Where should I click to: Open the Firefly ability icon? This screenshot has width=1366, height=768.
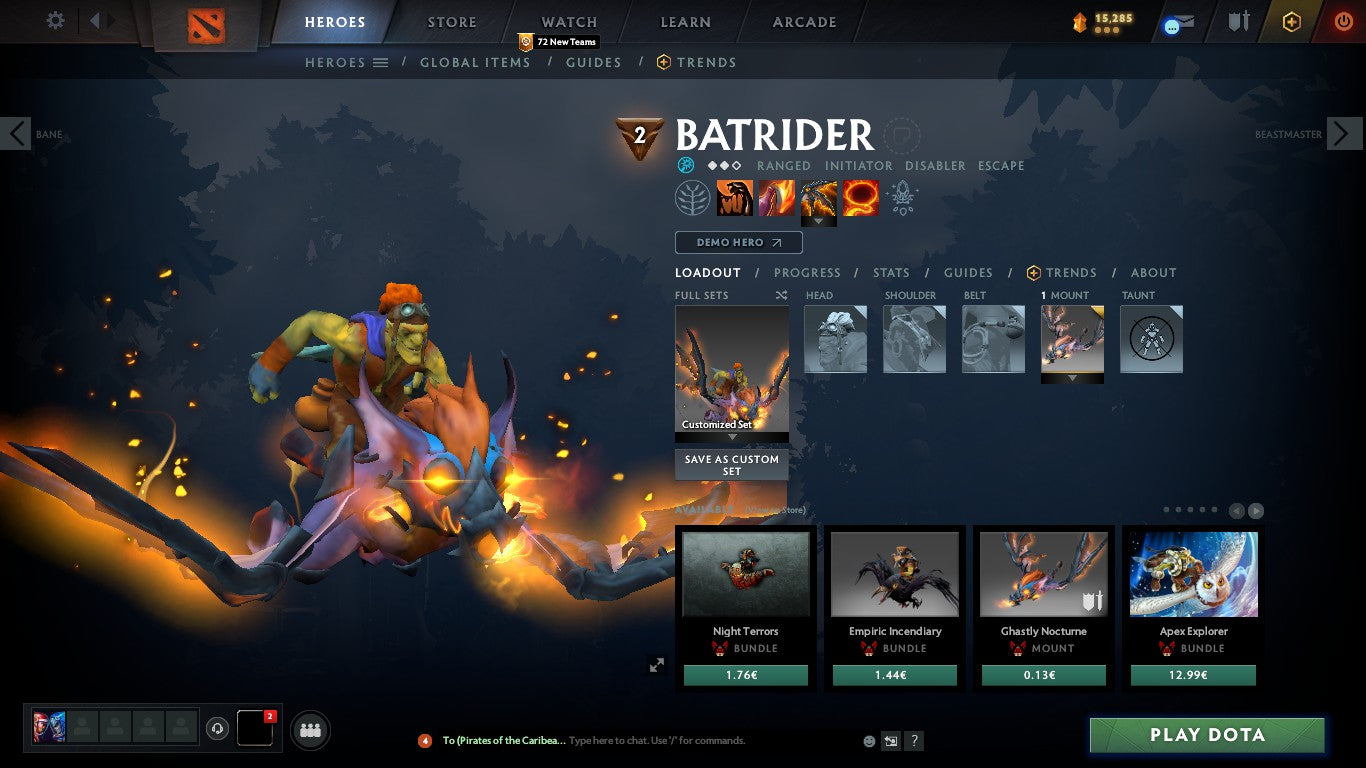[x=819, y=197]
